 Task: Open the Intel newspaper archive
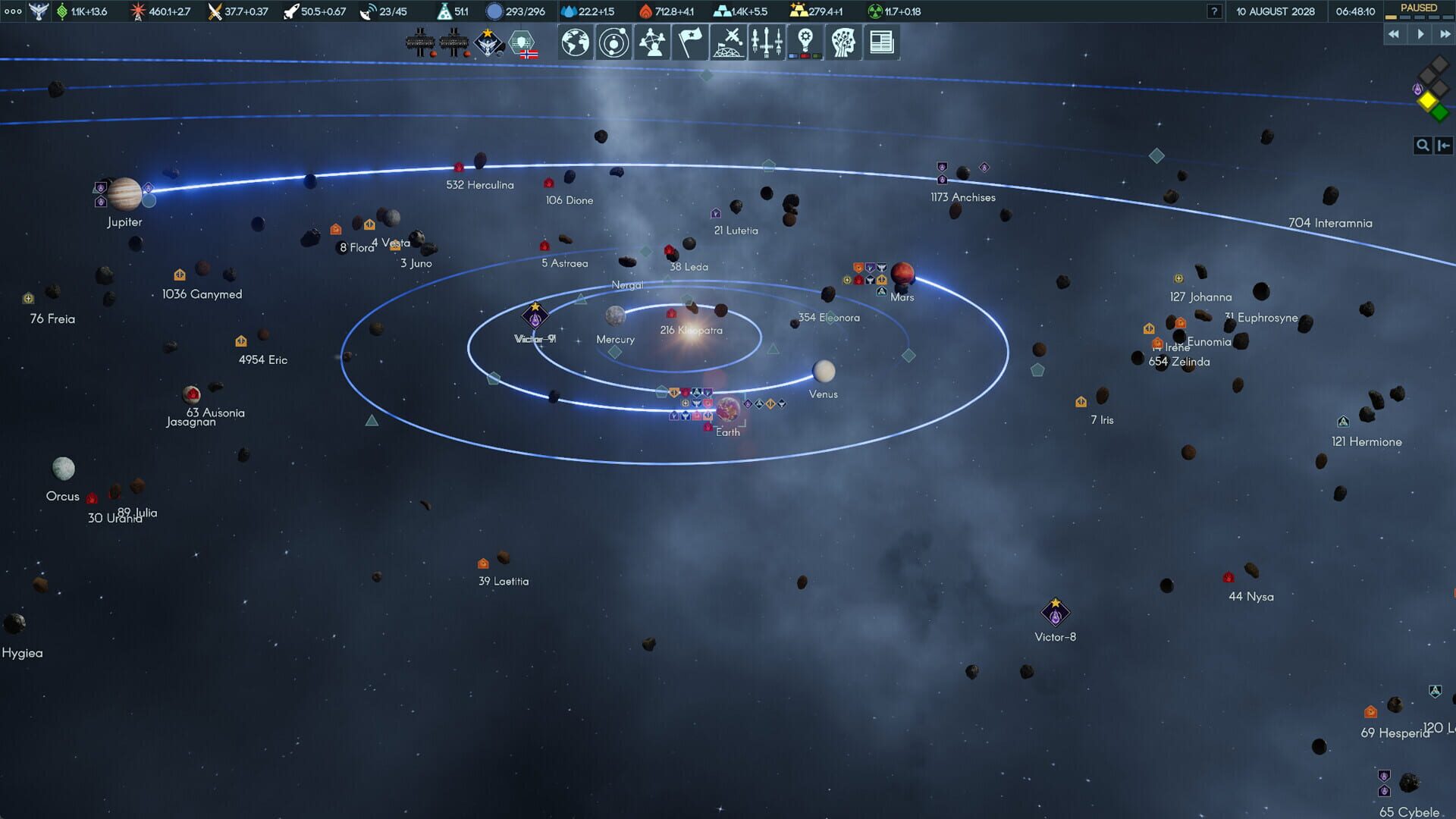(x=880, y=42)
